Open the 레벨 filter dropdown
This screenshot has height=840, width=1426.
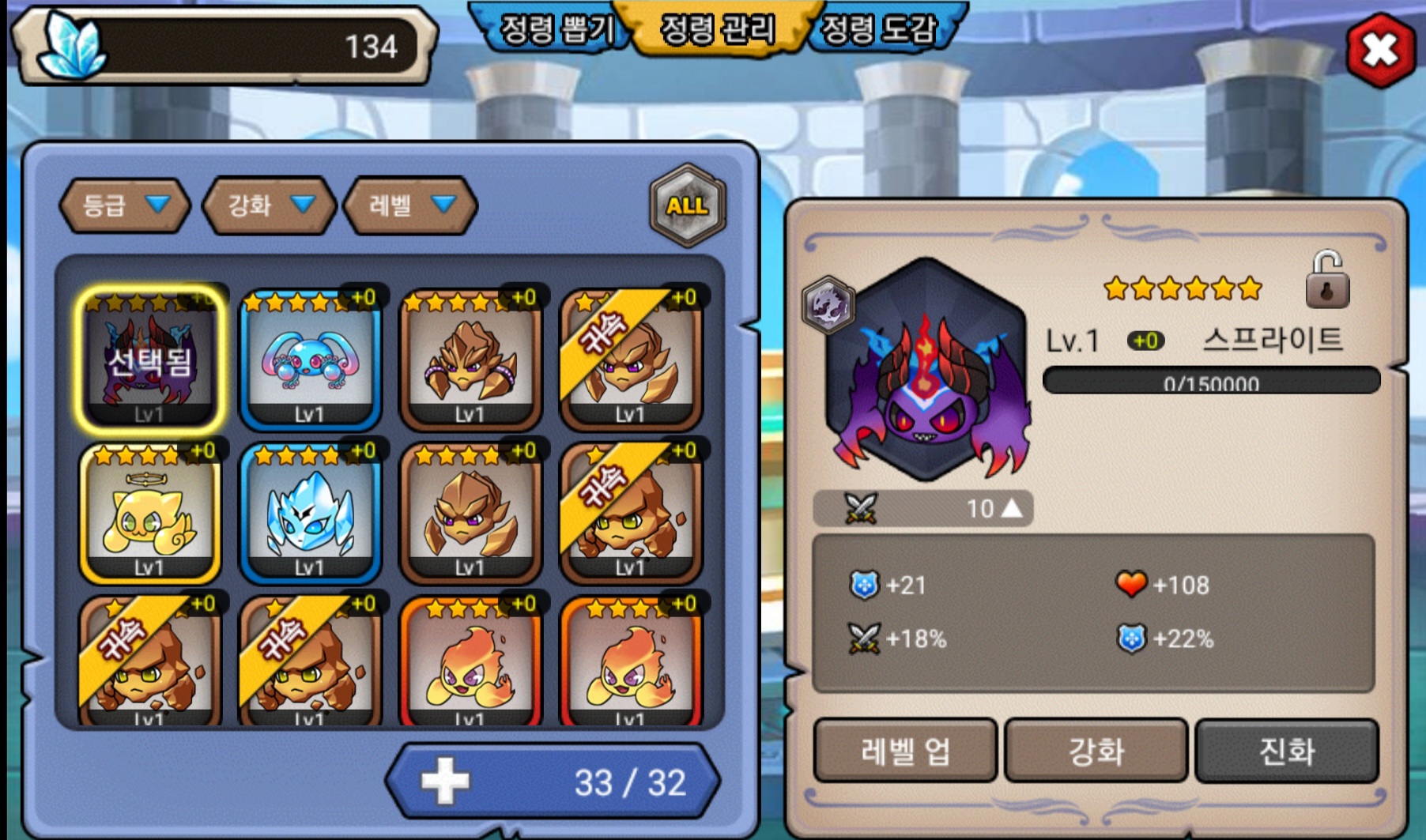point(410,205)
